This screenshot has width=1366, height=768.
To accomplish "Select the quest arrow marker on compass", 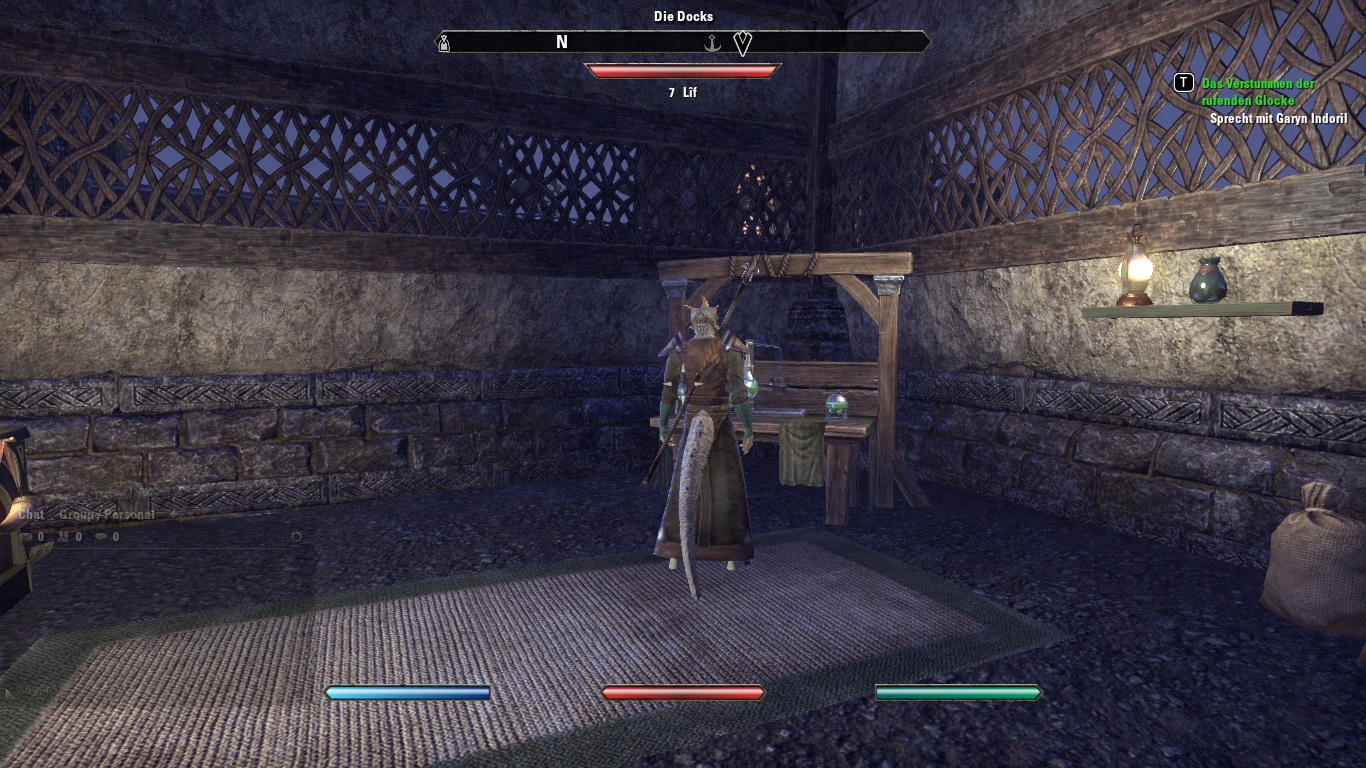I will tap(742, 43).
